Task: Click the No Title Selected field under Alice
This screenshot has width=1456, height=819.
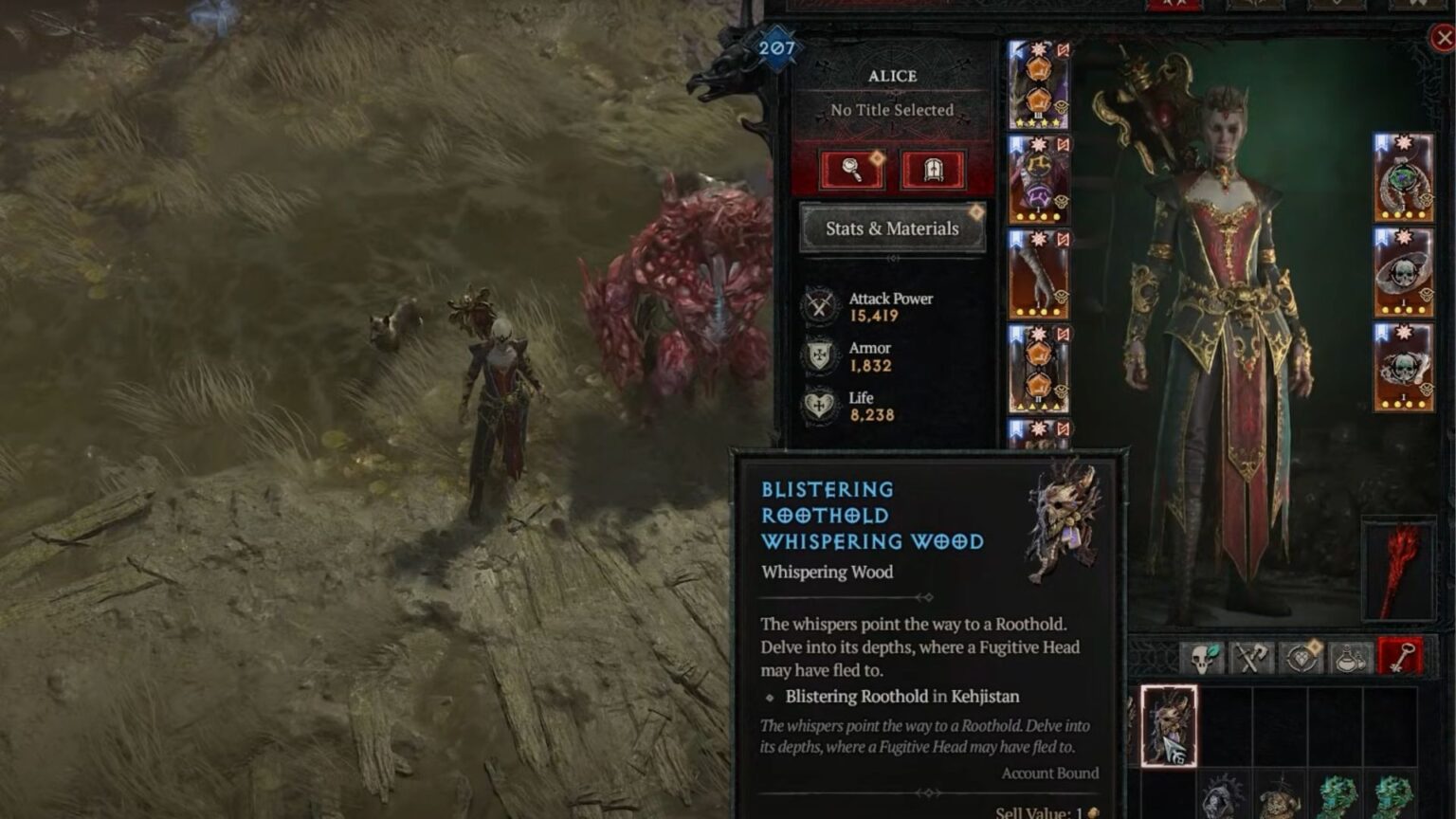Action: click(891, 110)
